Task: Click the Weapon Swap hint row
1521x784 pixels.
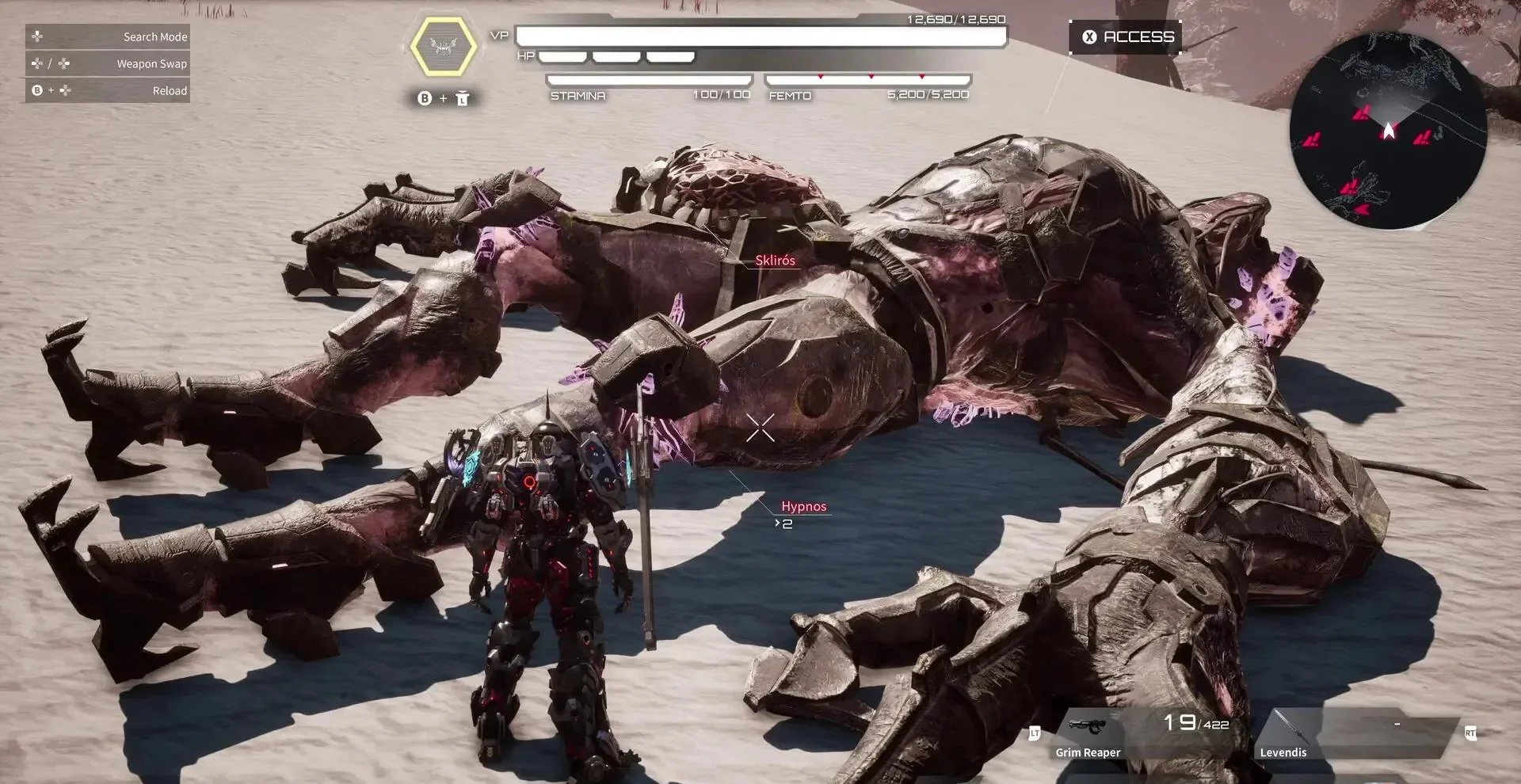Action: [108, 63]
